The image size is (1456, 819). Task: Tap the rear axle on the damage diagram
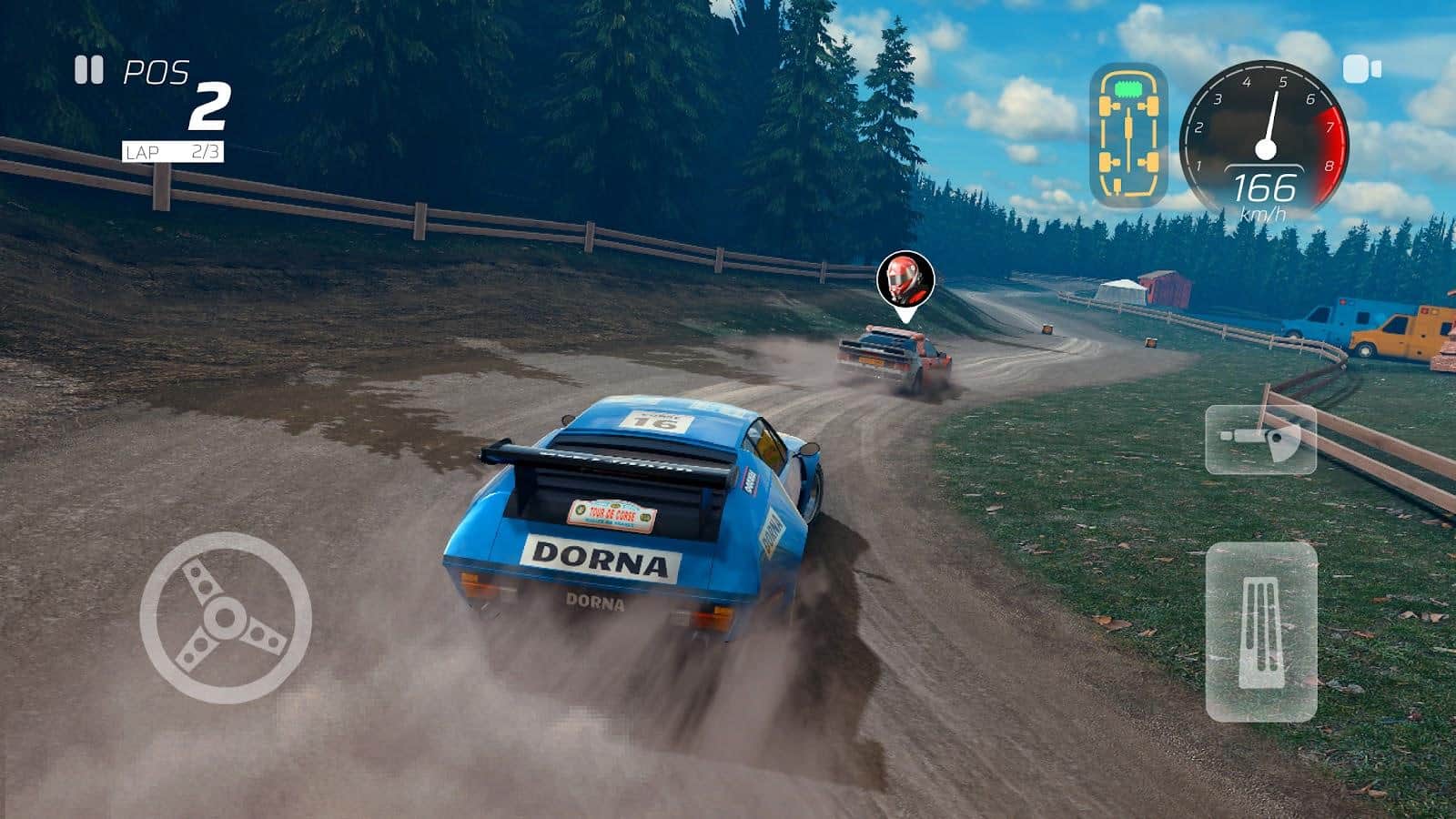coord(1128,160)
